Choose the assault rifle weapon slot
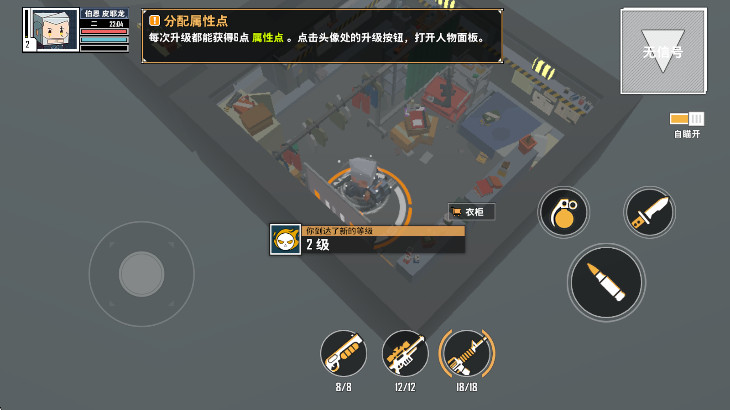Image resolution: width=730 pixels, height=410 pixels. point(467,353)
